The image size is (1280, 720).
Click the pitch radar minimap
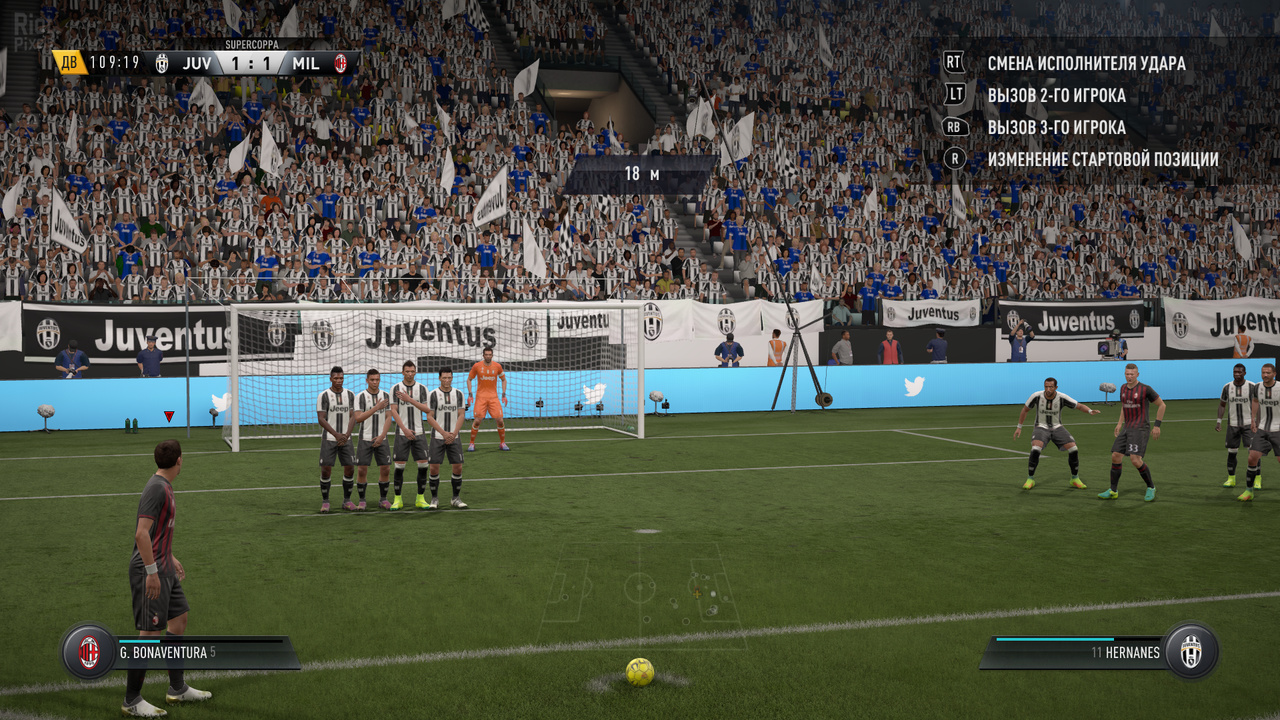[x=640, y=592]
